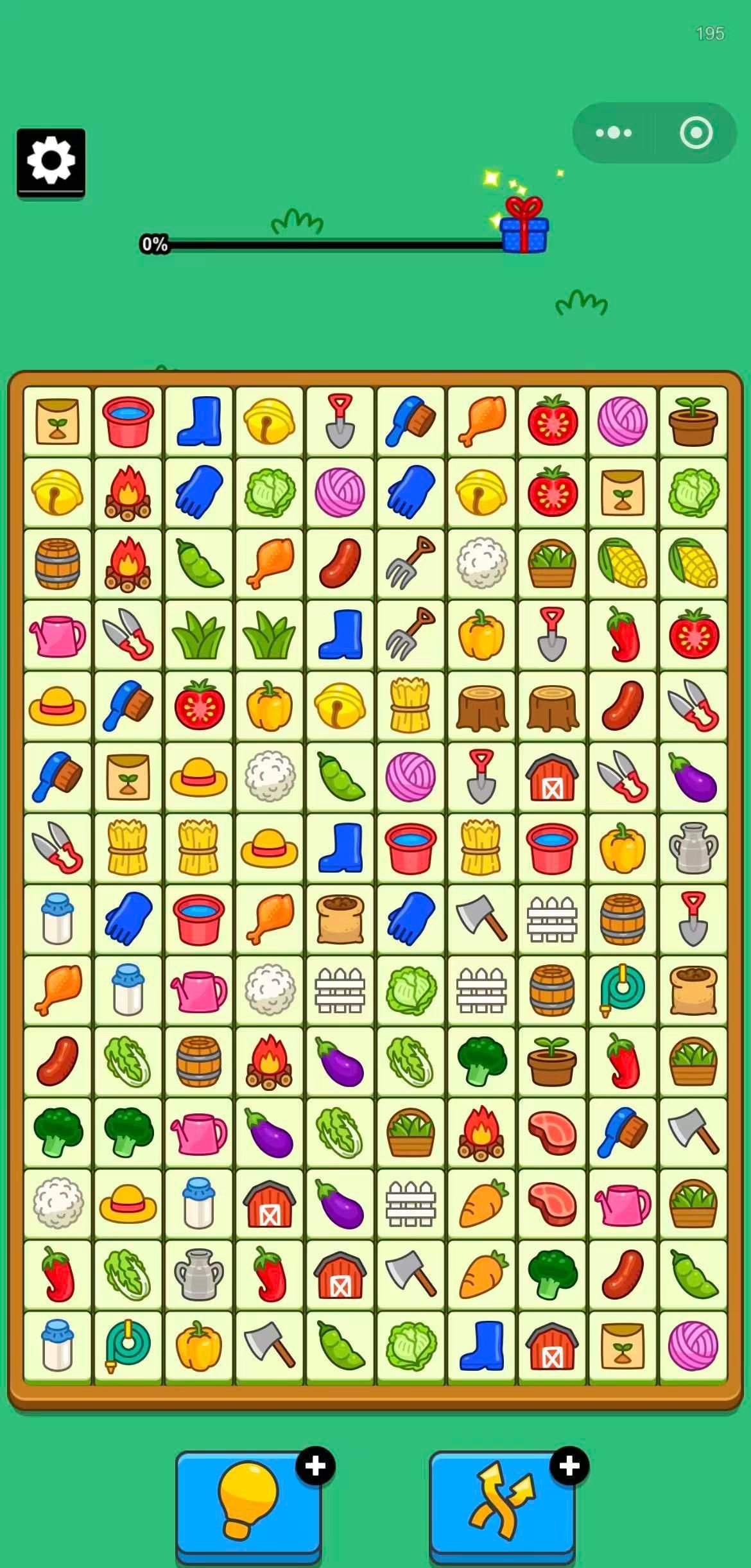Select the garden hose tile beside the barrel
This screenshot has width=751, height=1568.
click(623, 990)
